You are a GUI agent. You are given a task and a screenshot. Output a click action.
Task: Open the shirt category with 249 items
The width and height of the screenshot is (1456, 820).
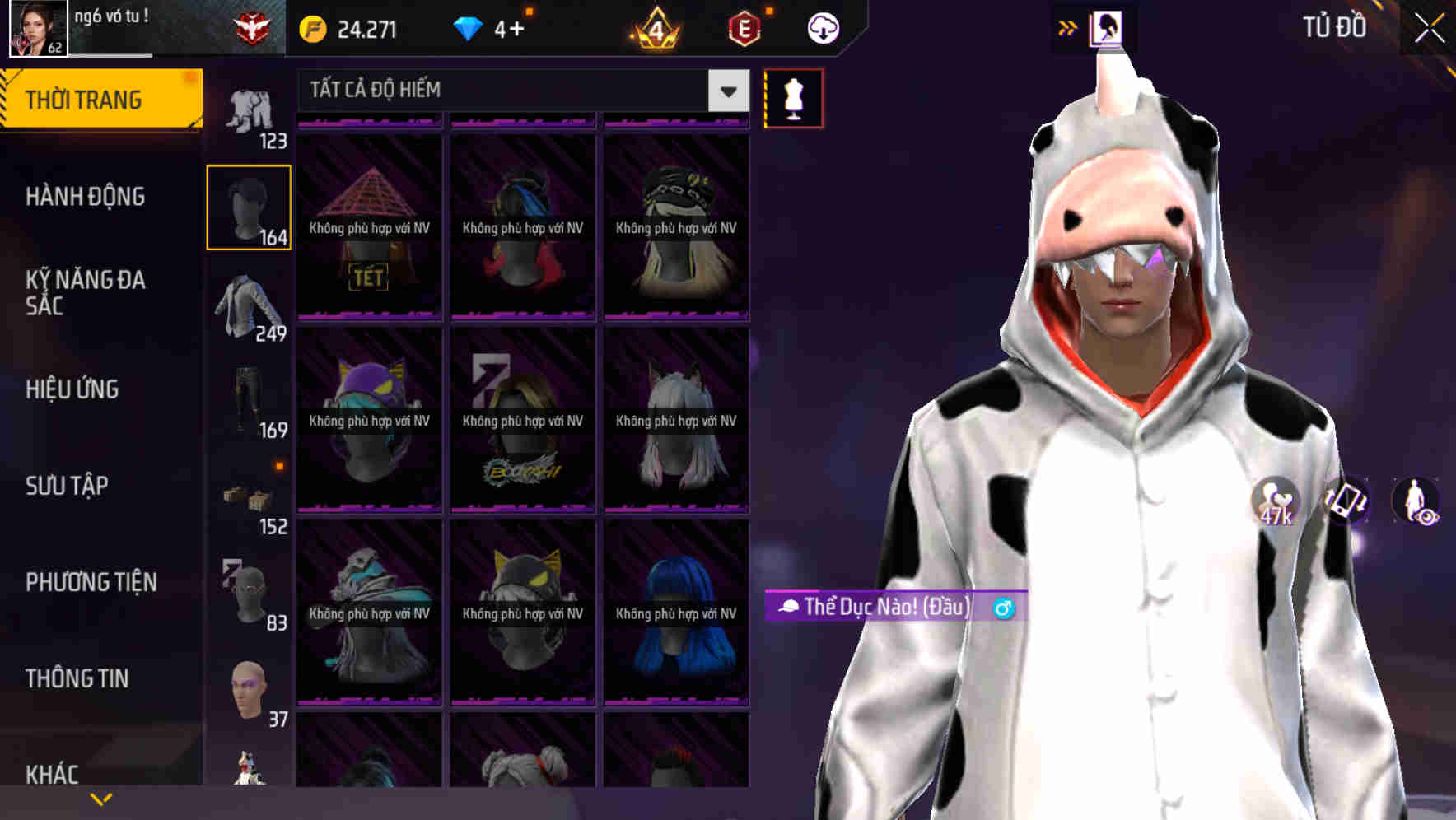coord(248,305)
